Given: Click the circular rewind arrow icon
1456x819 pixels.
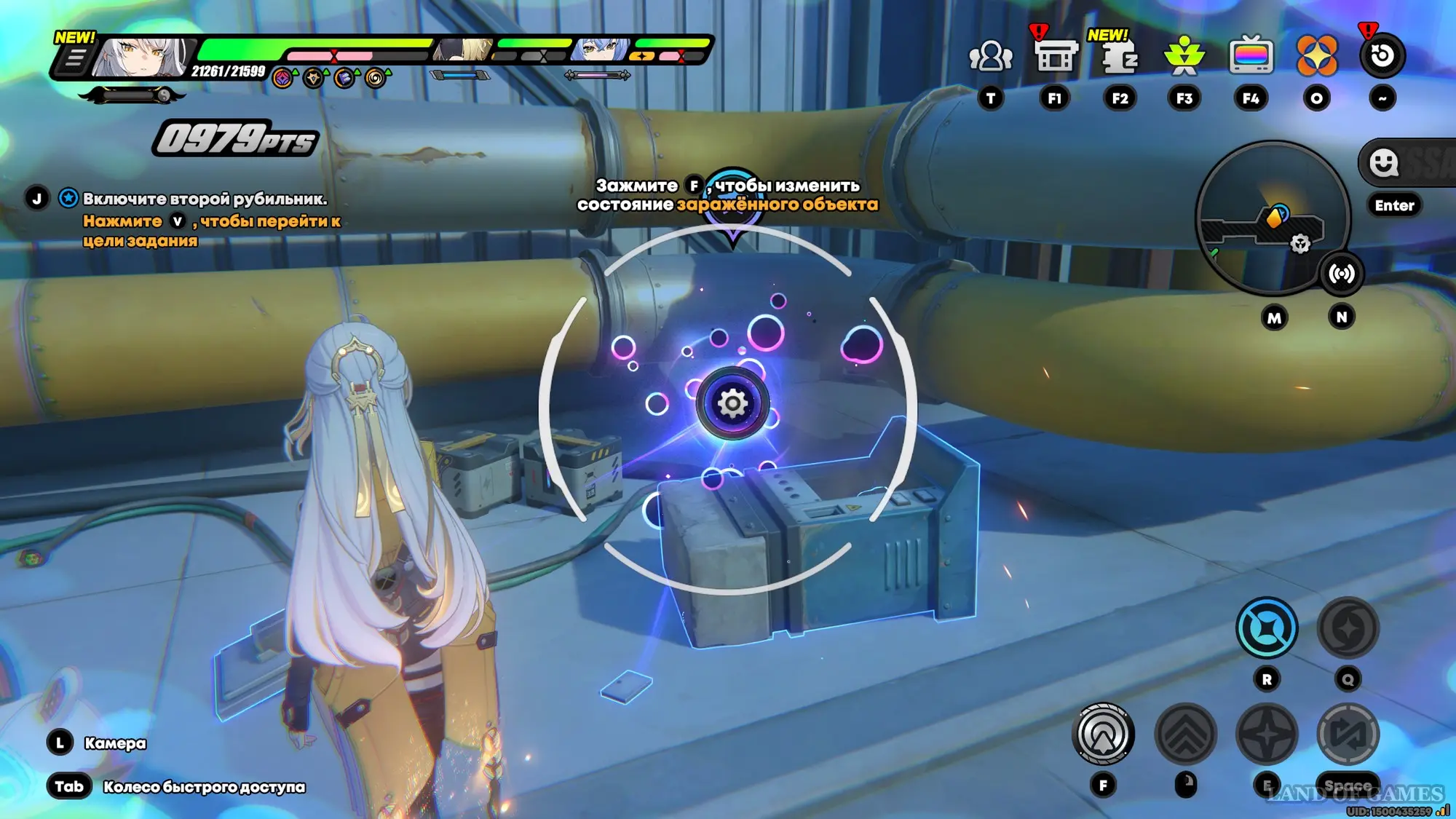Looking at the screenshot, I should (x=1382, y=56).
